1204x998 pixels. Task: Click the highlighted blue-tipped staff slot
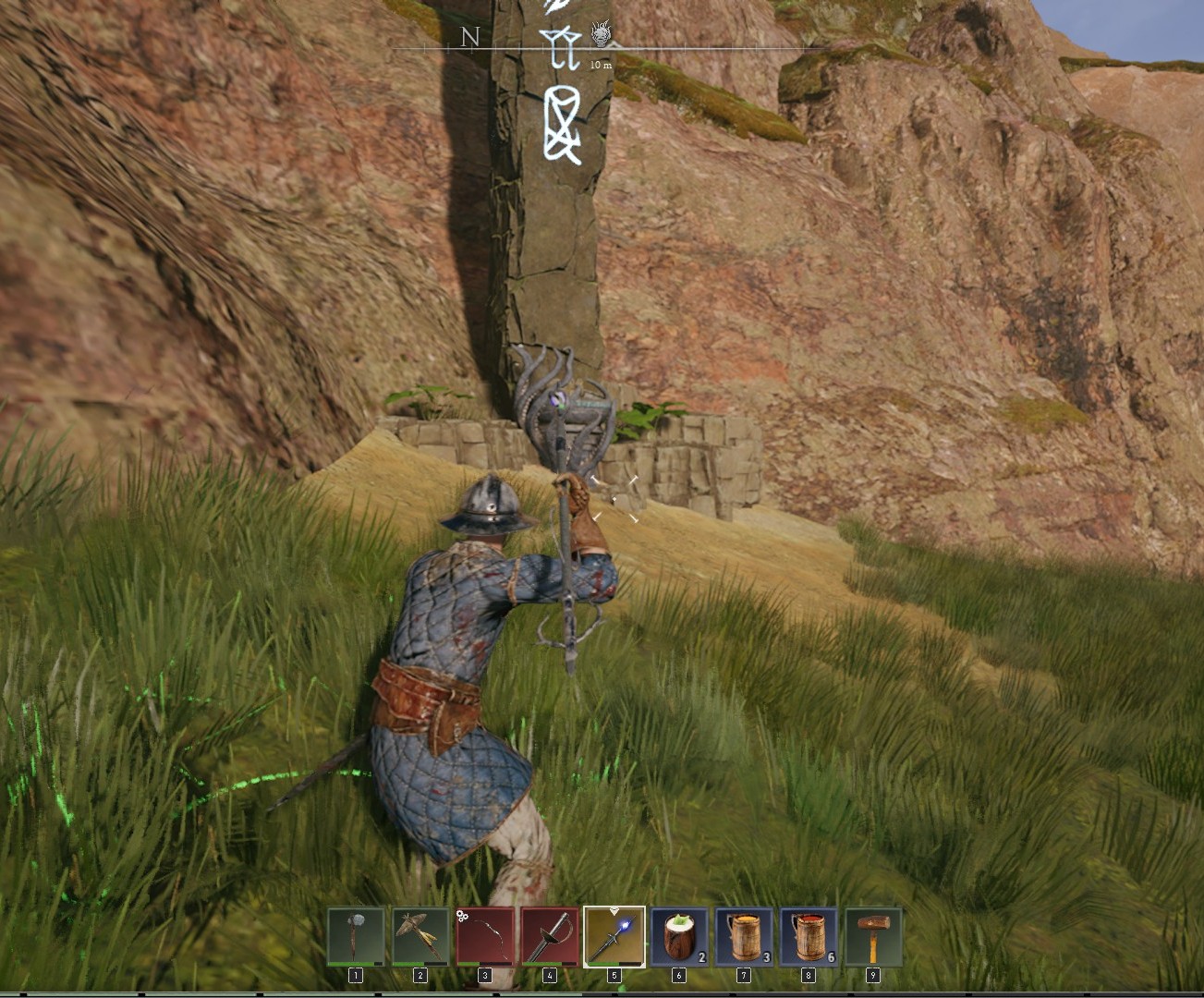point(614,937)
